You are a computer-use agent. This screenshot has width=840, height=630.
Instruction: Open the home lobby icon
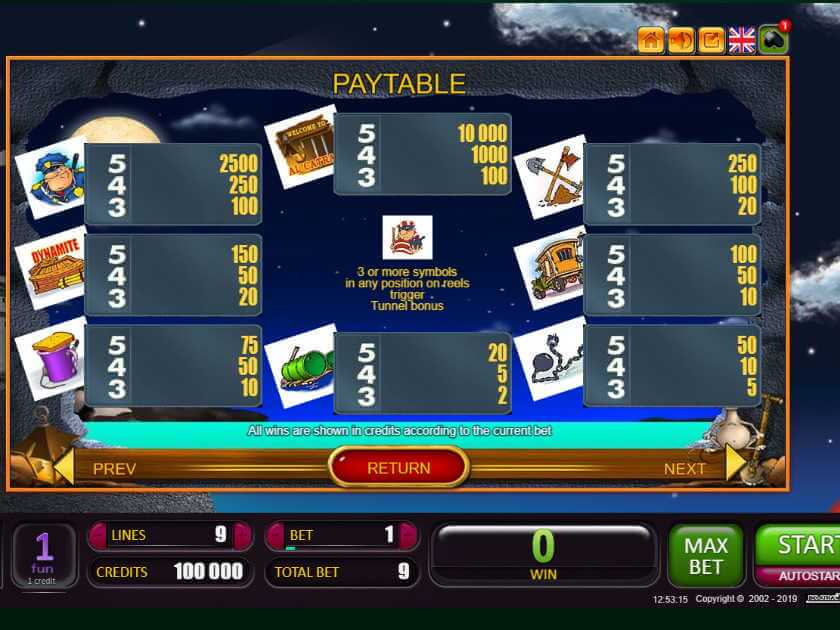(651, 40)
